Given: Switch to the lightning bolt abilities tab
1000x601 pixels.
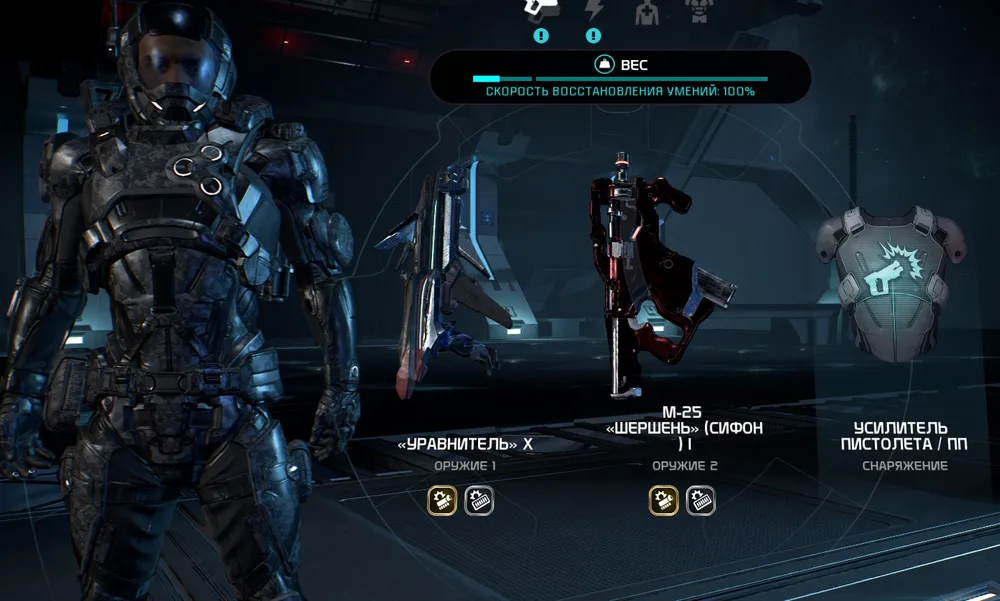Looking at the screenshot, I should 594,10.
